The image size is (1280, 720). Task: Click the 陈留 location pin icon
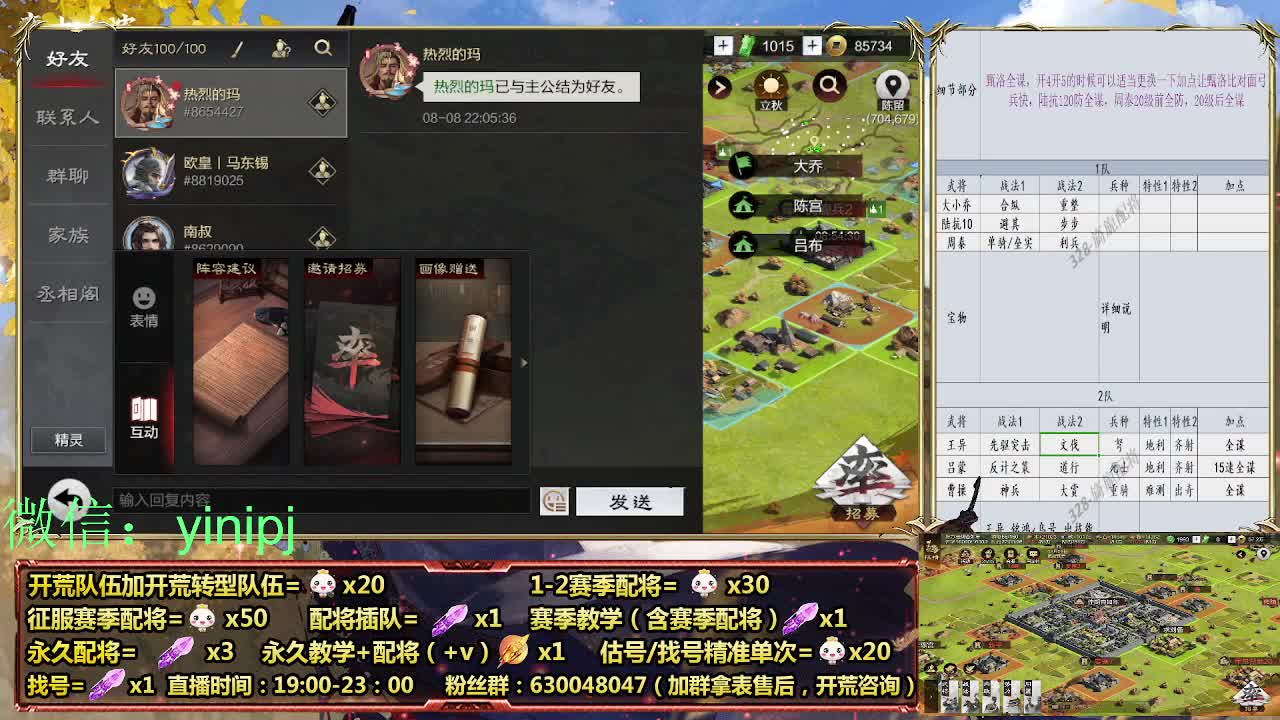click(x=893, y=86)
